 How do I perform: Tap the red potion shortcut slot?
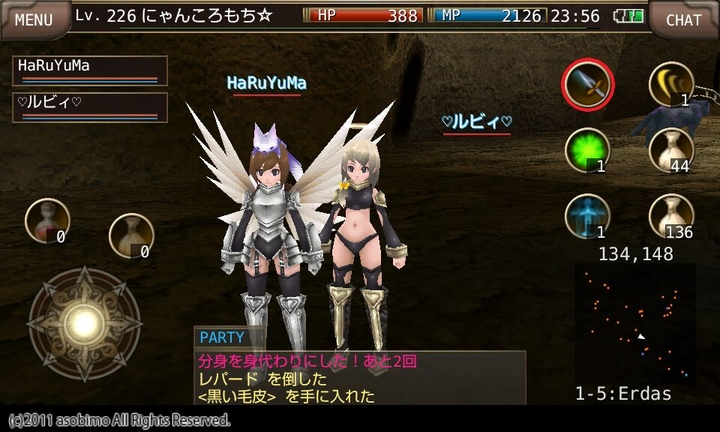click(x=46, y=220)
